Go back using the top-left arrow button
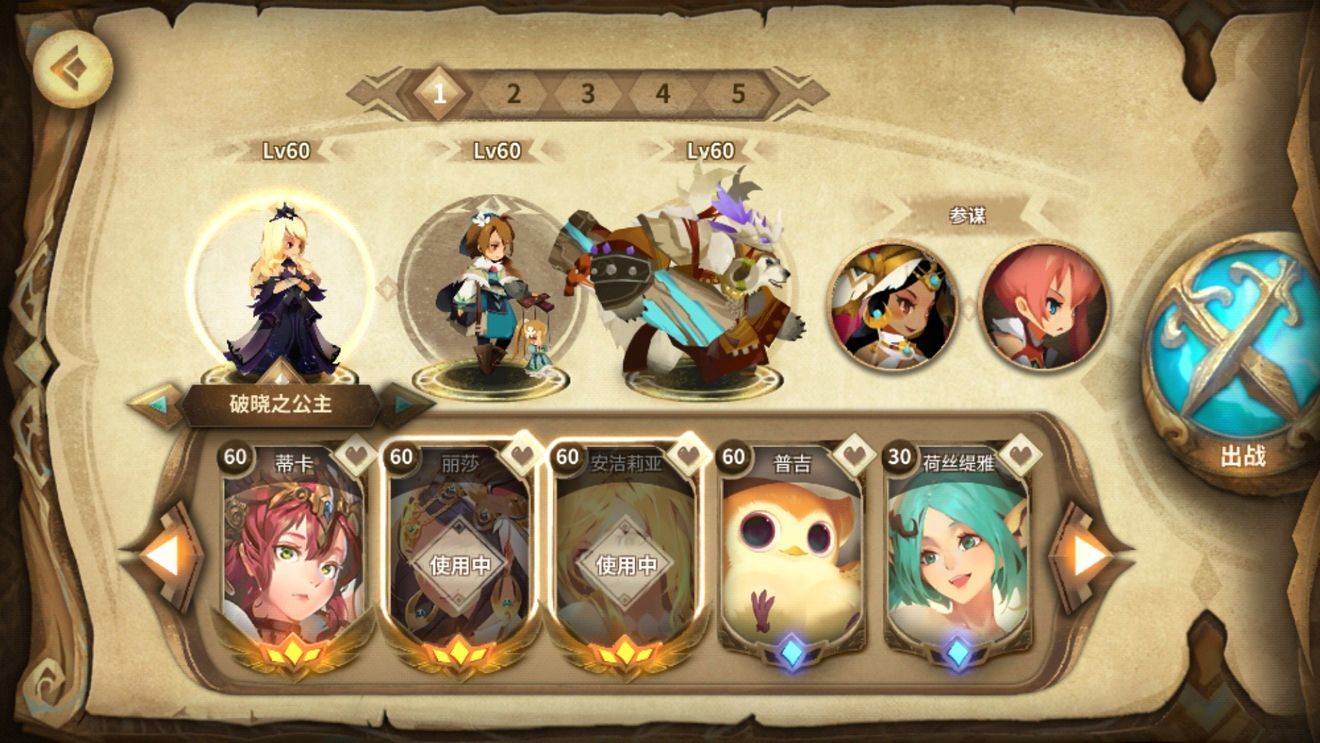Screen dimensions: 1320x743 coord(72,68)
